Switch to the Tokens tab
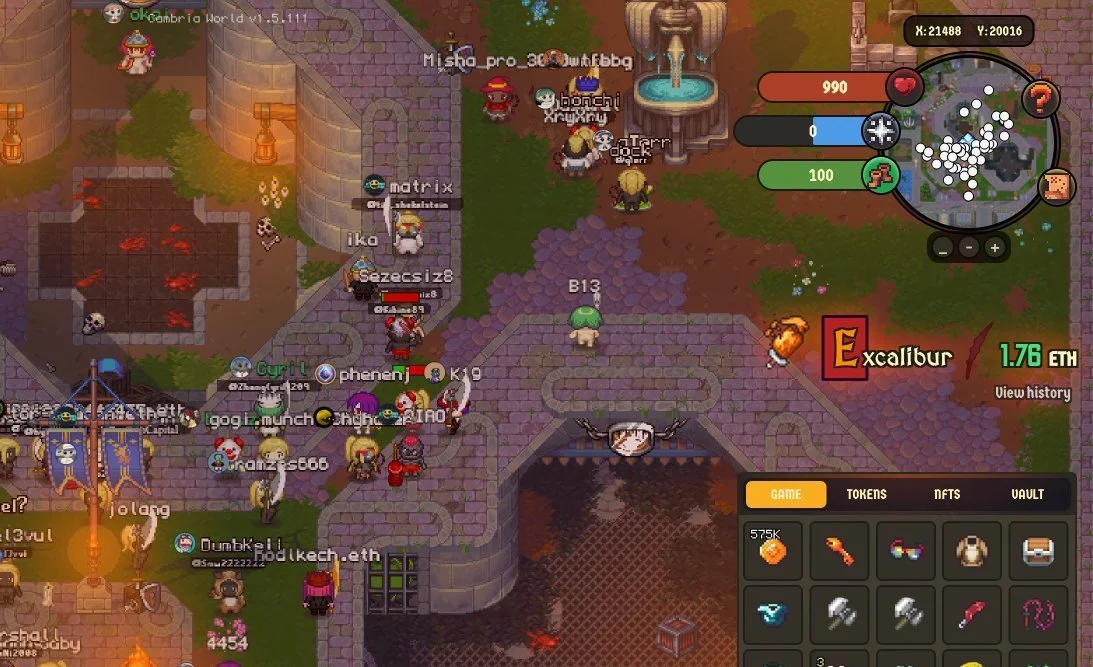The image size is (1093, 667). pyautogui.click(x=866, y=494)
